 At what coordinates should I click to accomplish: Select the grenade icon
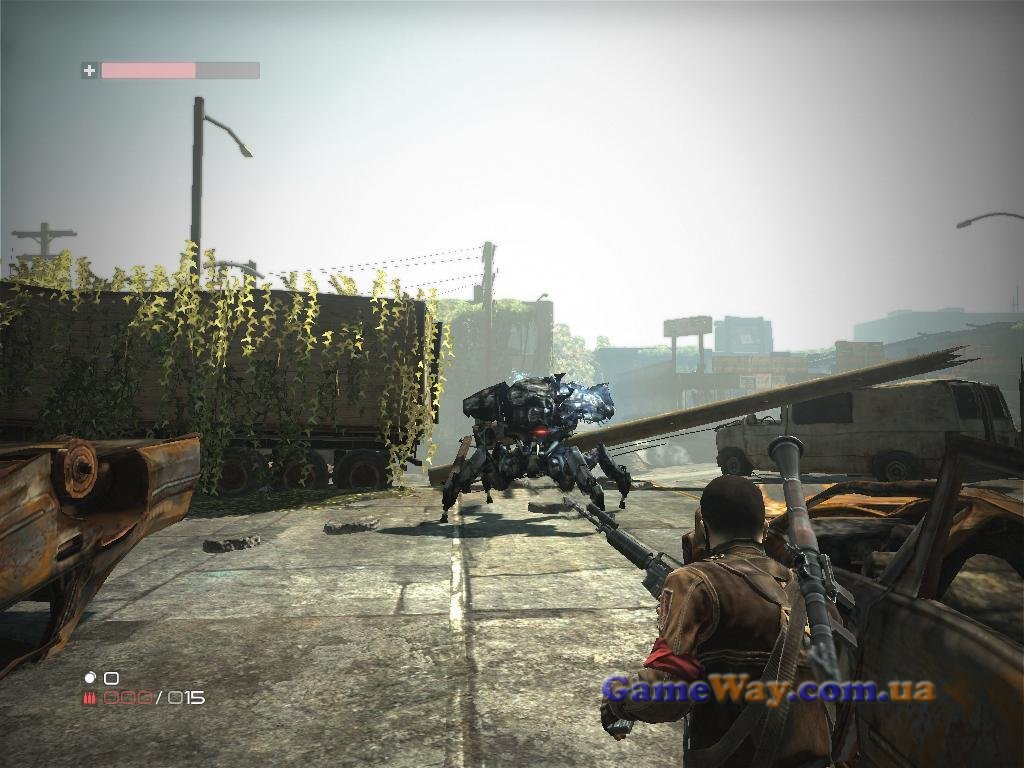(89, 678)
